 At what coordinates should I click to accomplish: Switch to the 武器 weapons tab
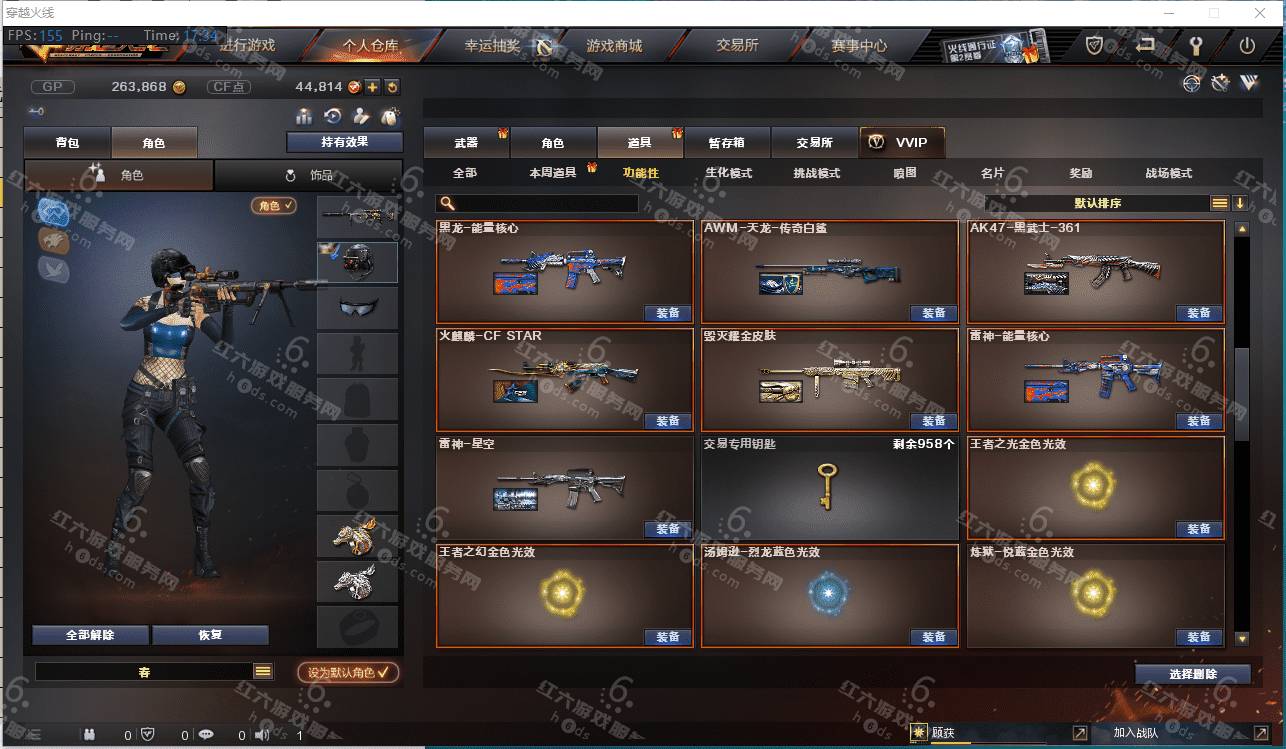[466, 143]
